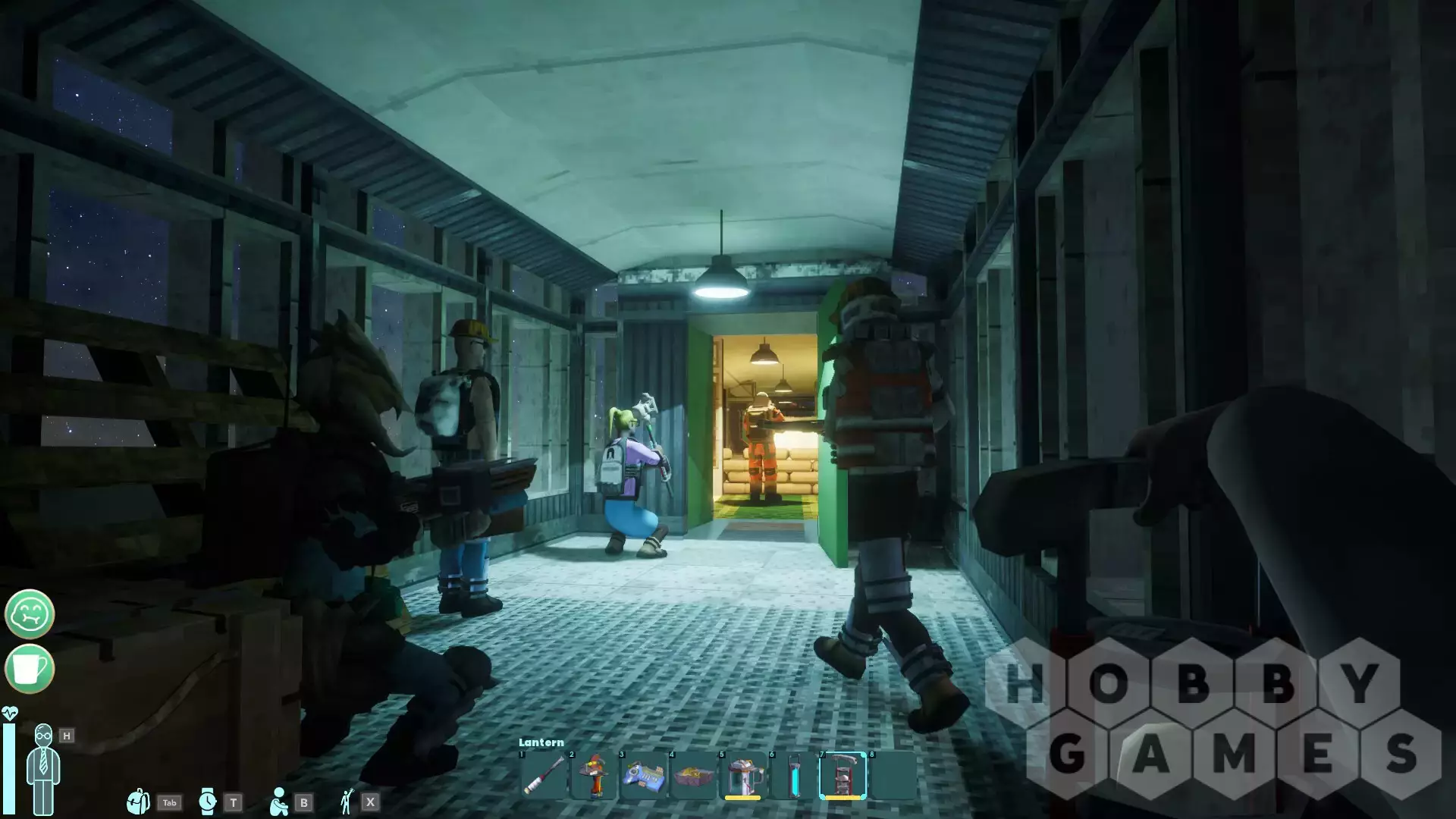The image size is (1456, 819).
Task: Select the glowing cyan tube slot
Action: coord(792,775)
